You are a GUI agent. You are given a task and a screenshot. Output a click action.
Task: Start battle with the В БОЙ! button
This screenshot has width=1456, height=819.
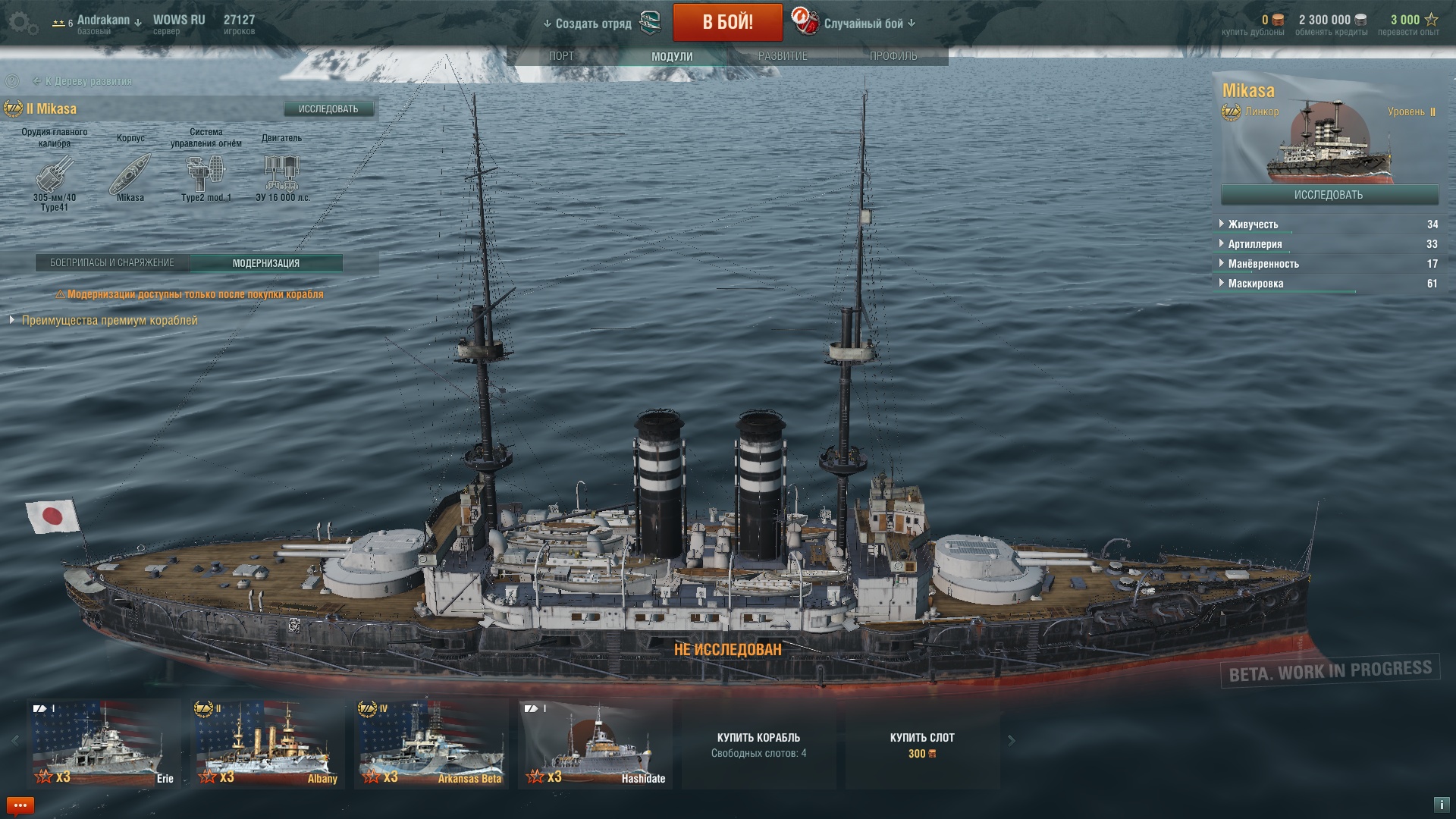[x=727, y=22]
